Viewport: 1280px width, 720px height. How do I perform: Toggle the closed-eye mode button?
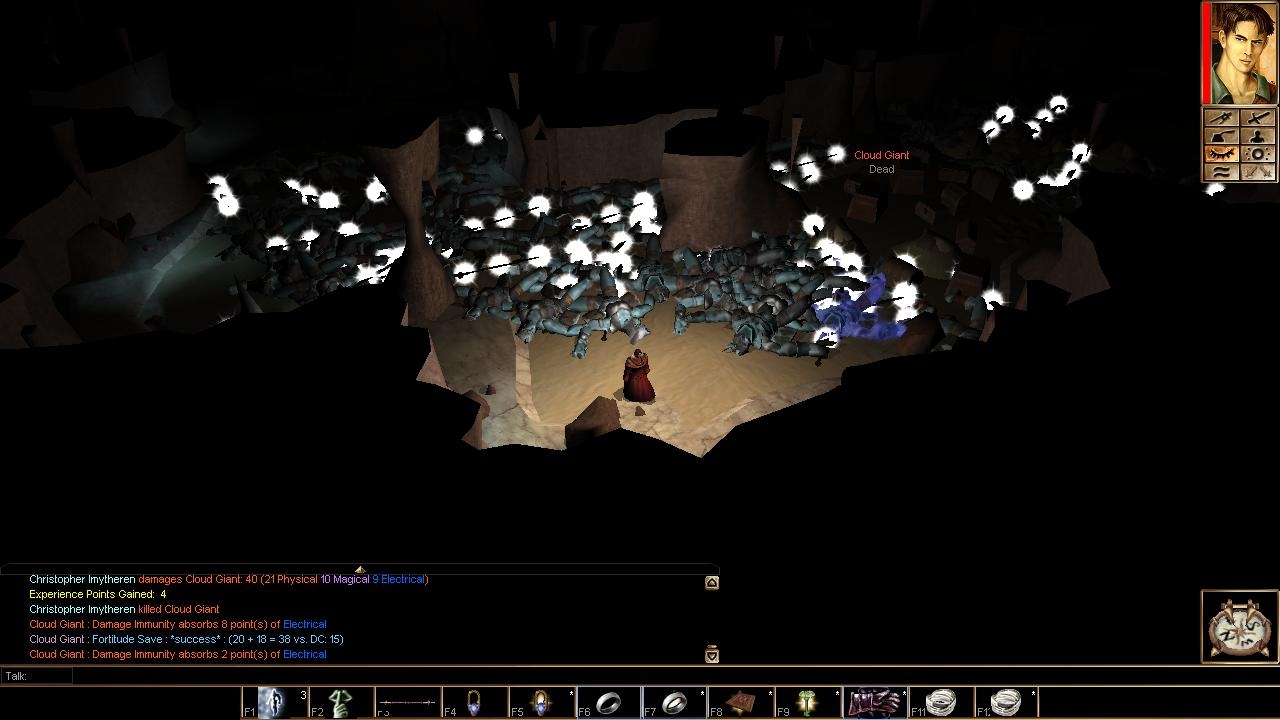point(1222,154)
